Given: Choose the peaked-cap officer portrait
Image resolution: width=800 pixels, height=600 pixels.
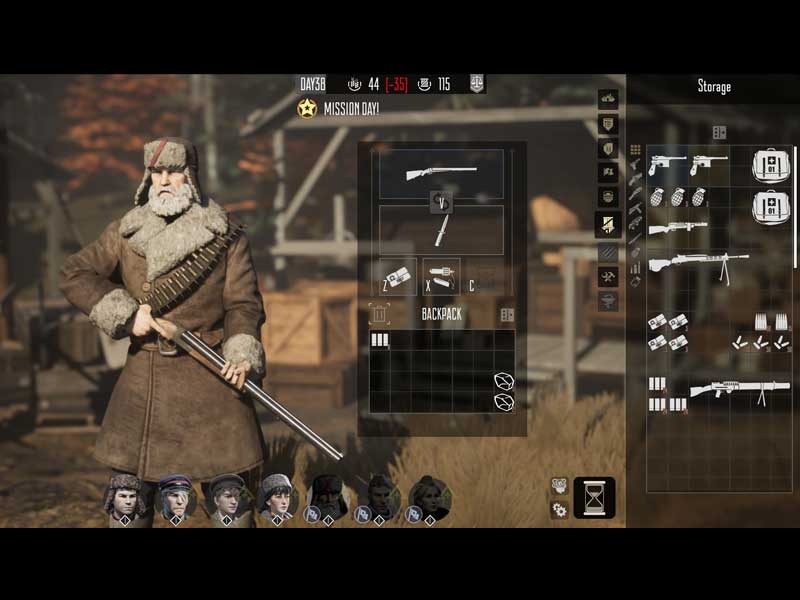Looking at the screenshot, I should point(176,495).
